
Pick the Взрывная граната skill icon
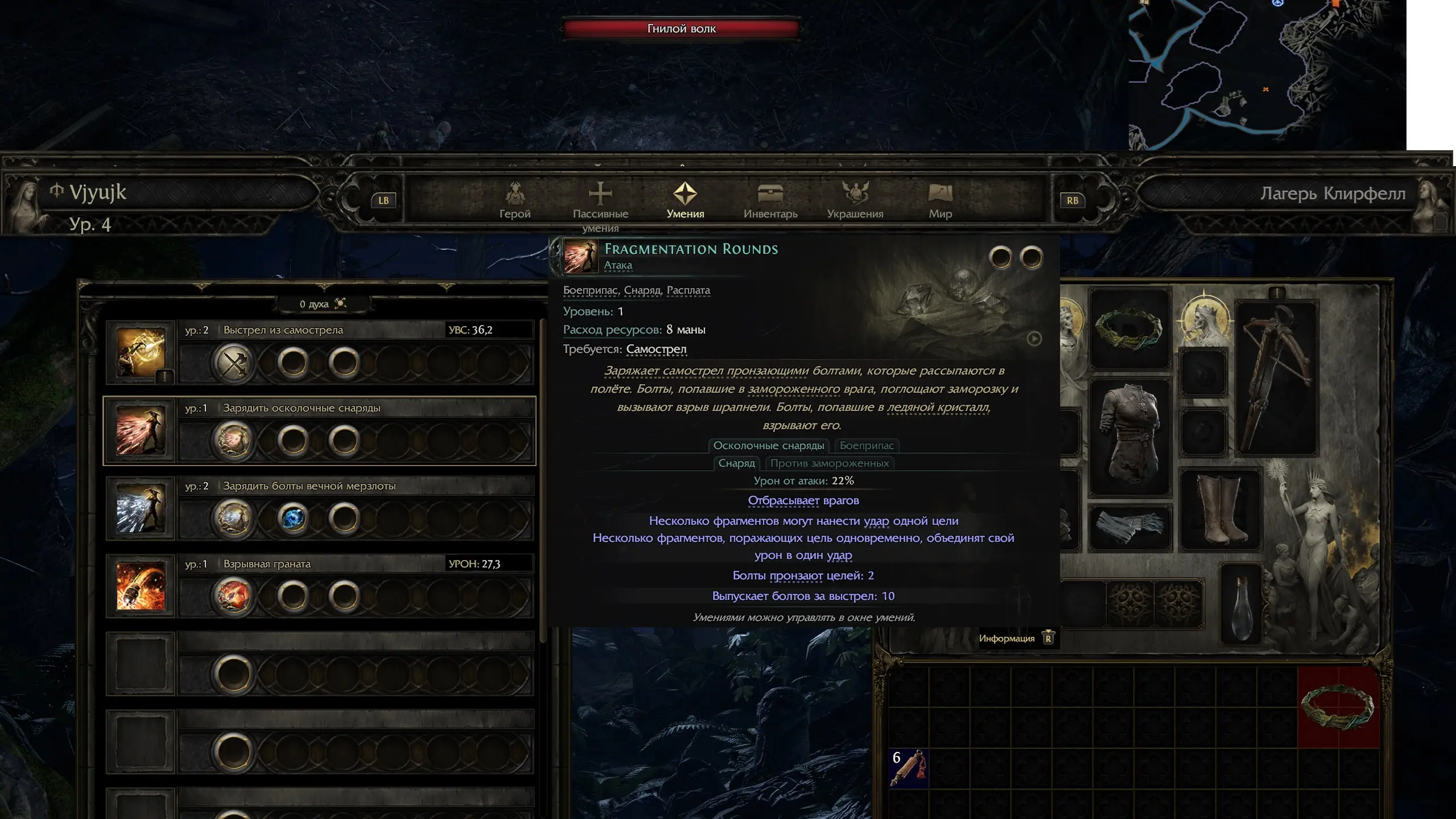141,587
